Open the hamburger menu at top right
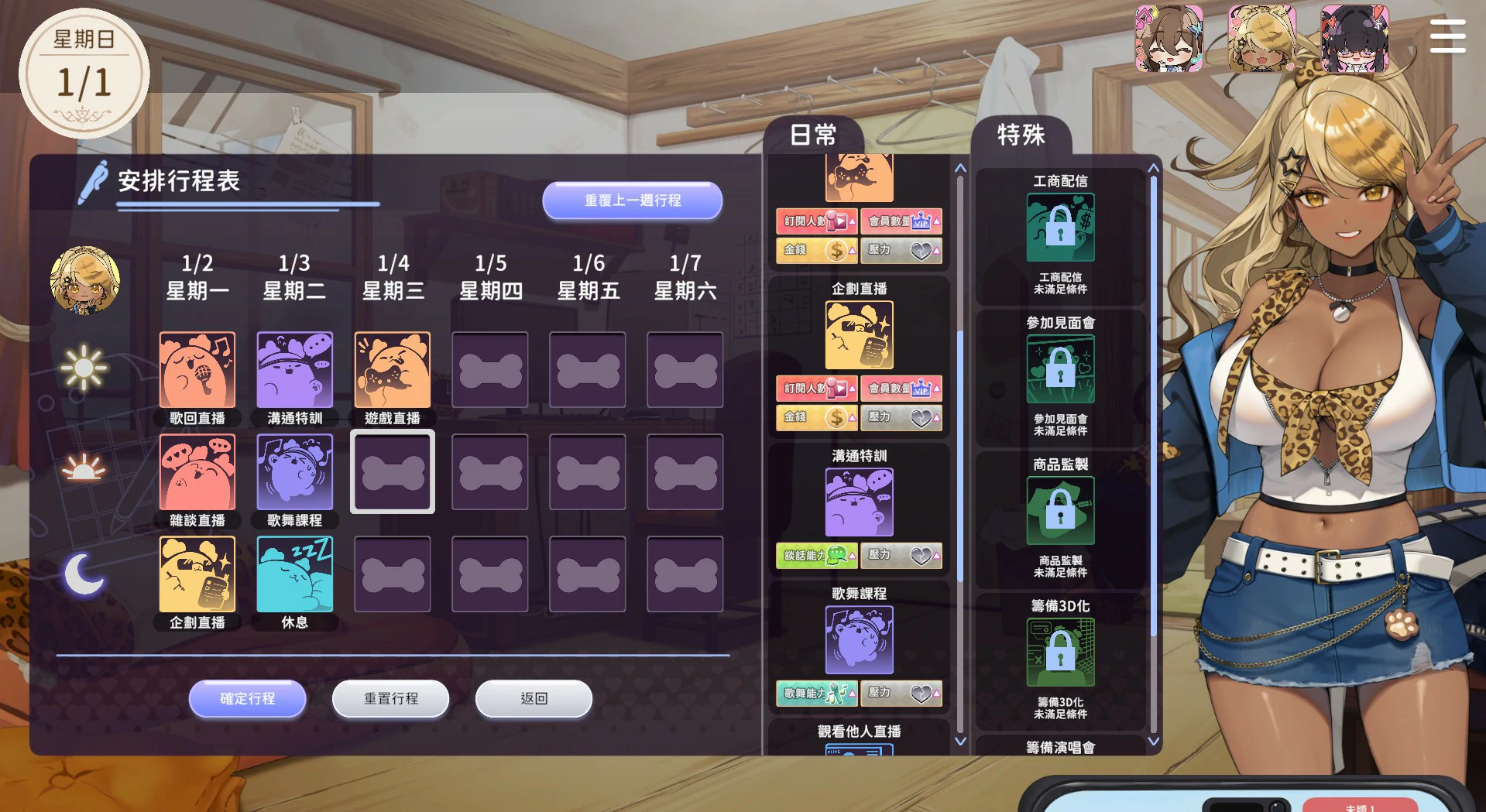 (x=1447, y=36)
